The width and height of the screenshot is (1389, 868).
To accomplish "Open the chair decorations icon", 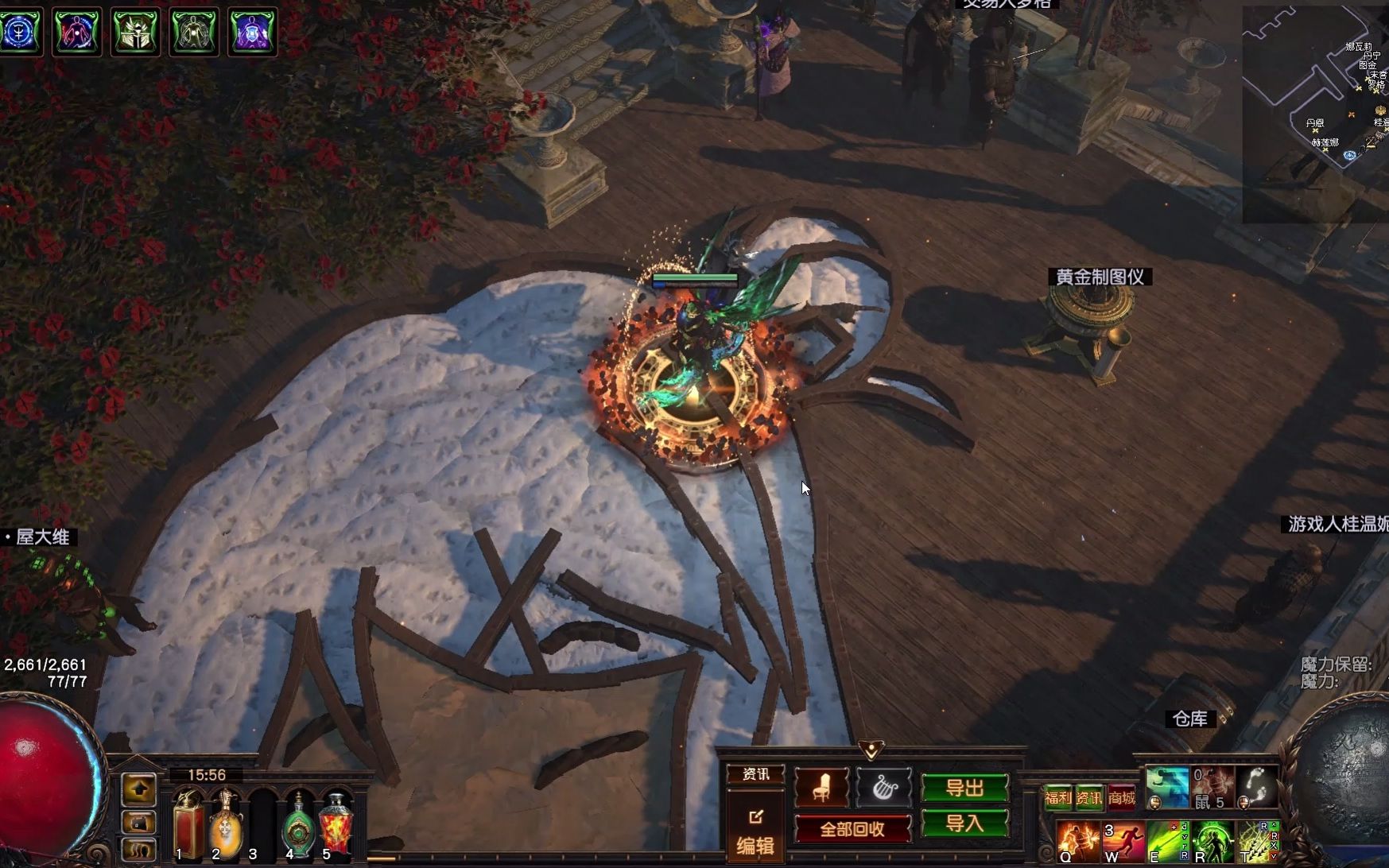I will tap(821, 787).
